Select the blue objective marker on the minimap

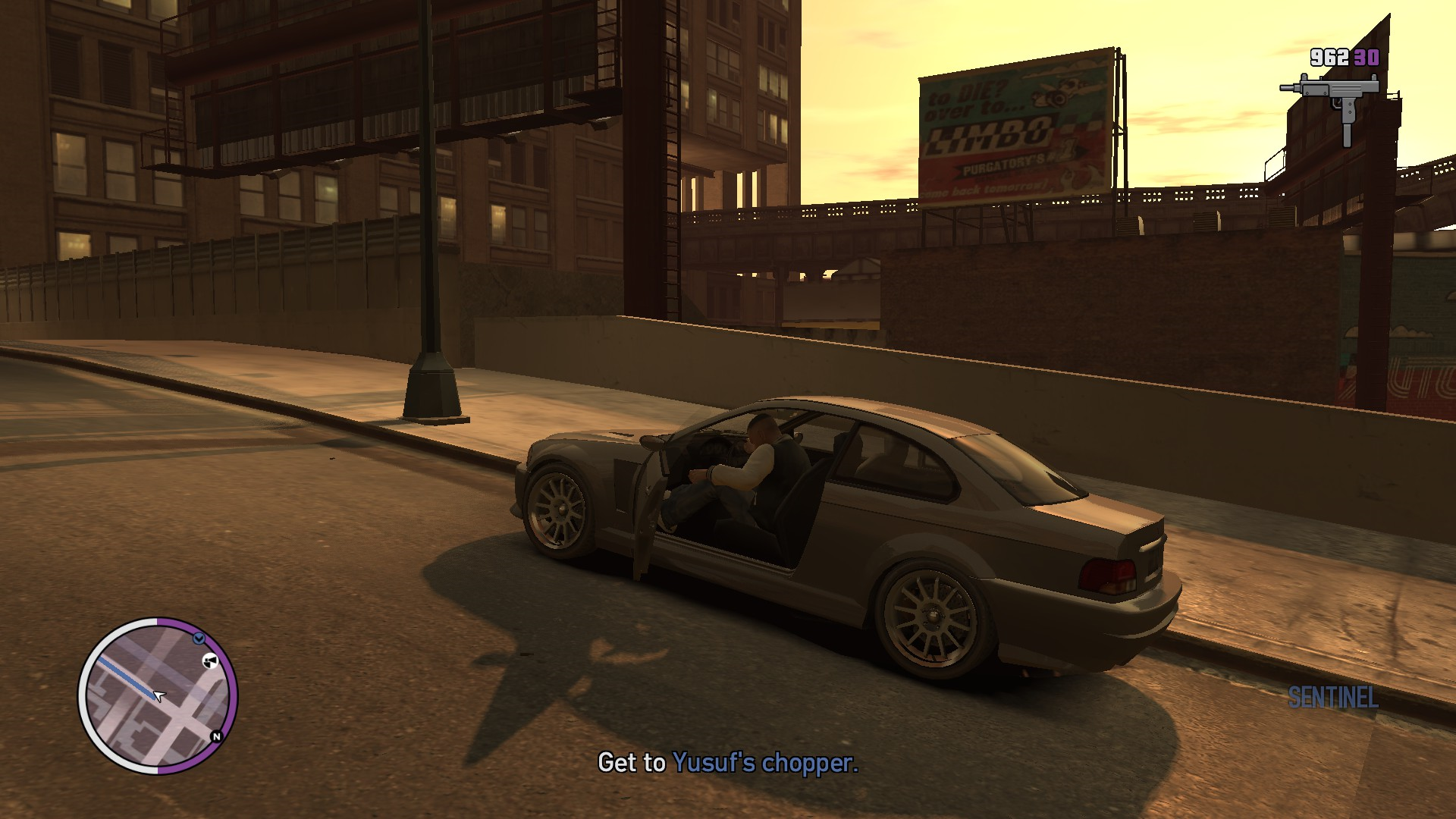[199, 639]
